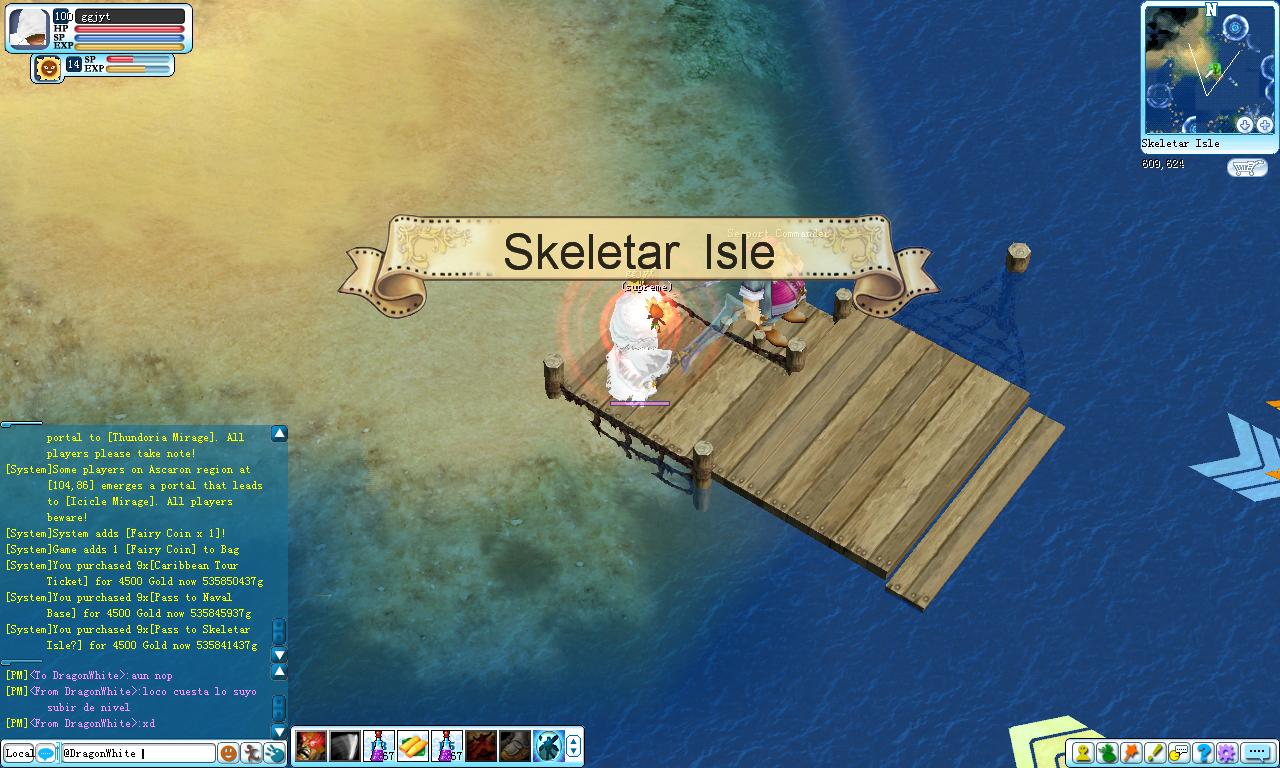The height and width of the screenshot is (768, 1280).
Task: Open the green sack inventory button
Action: tap(1108, 753)
